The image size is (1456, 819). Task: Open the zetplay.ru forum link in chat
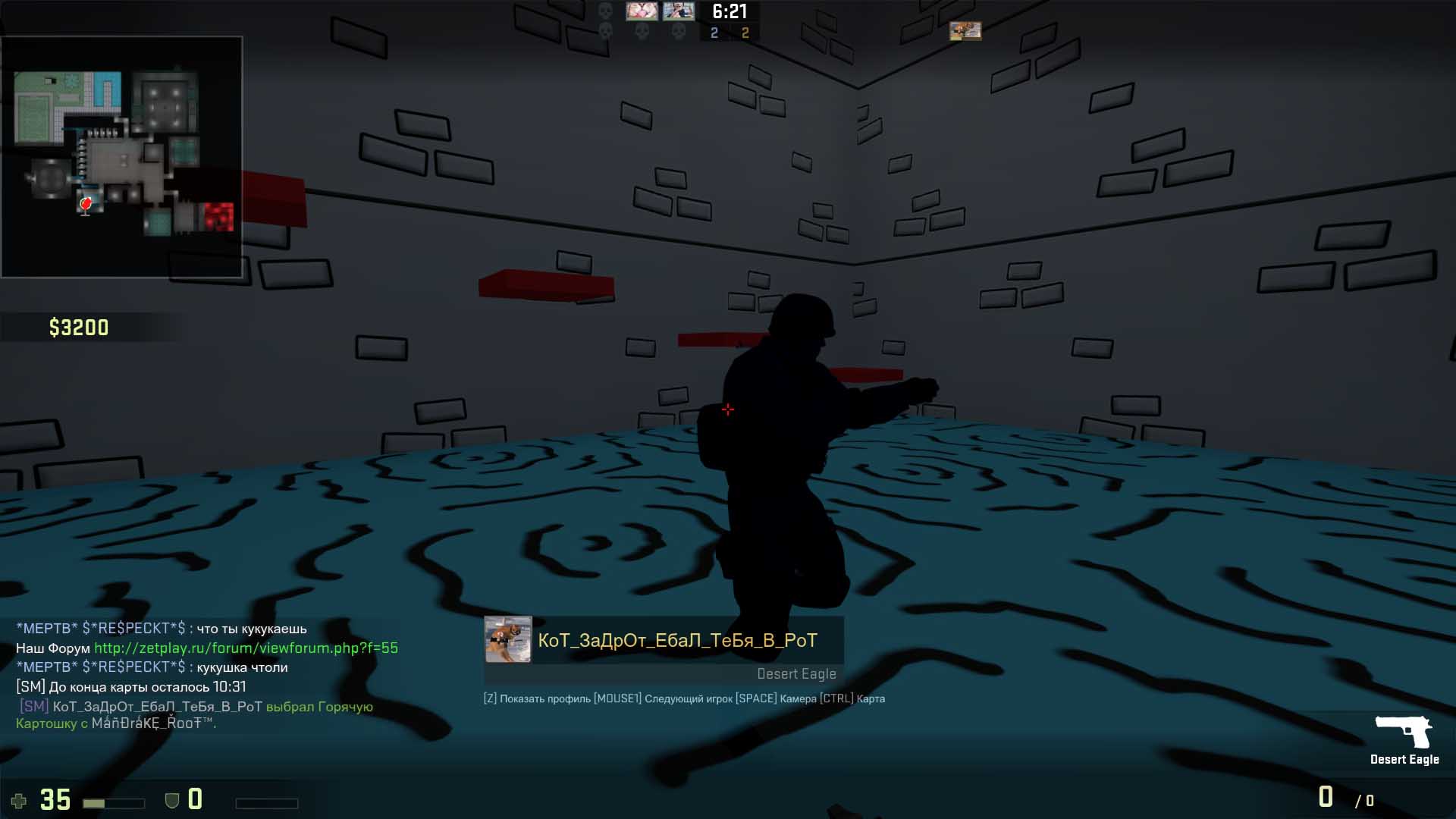click(x=246, y=648)
